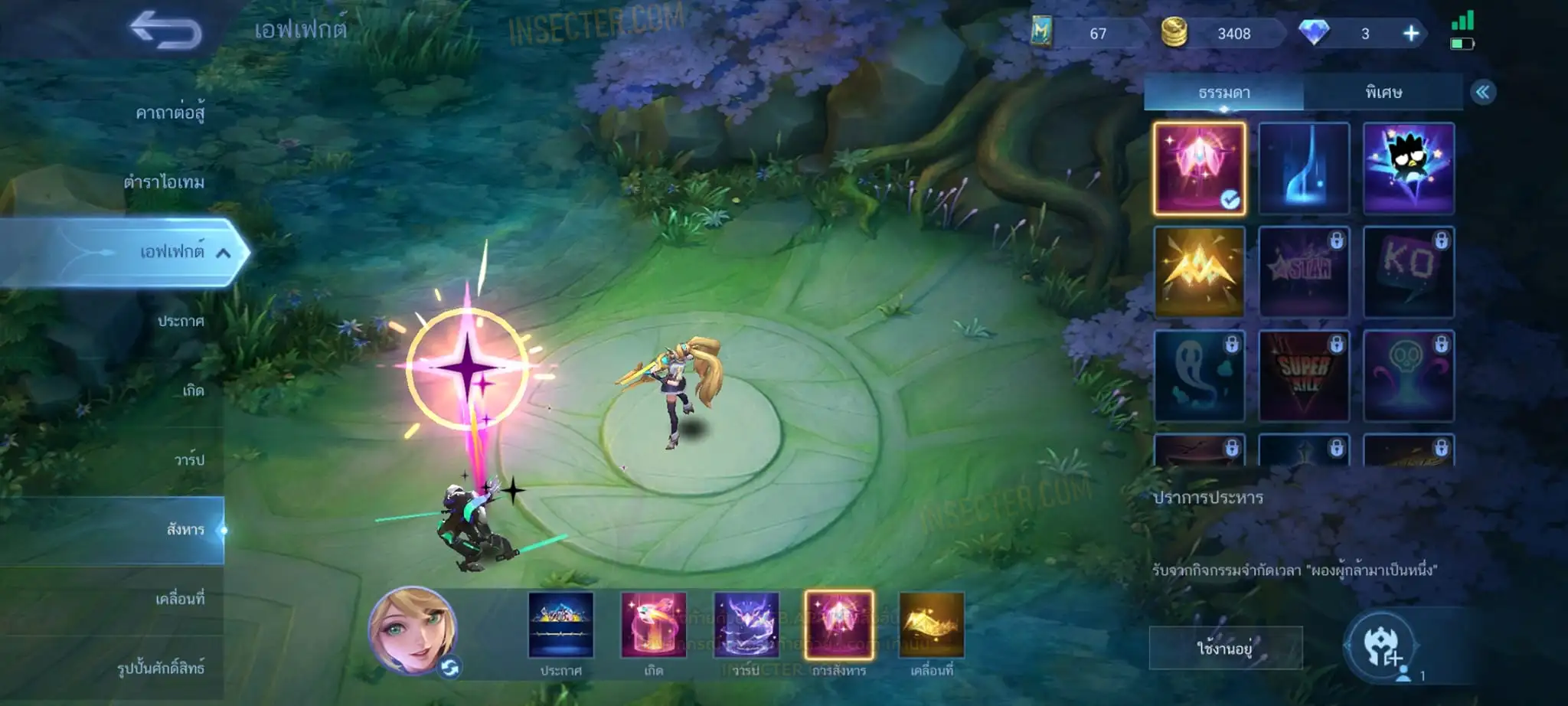The width and height of the screenshot is (1568, 706).
Task: Choose the black penguin character elimination effect
Action: click(1408, 168)
